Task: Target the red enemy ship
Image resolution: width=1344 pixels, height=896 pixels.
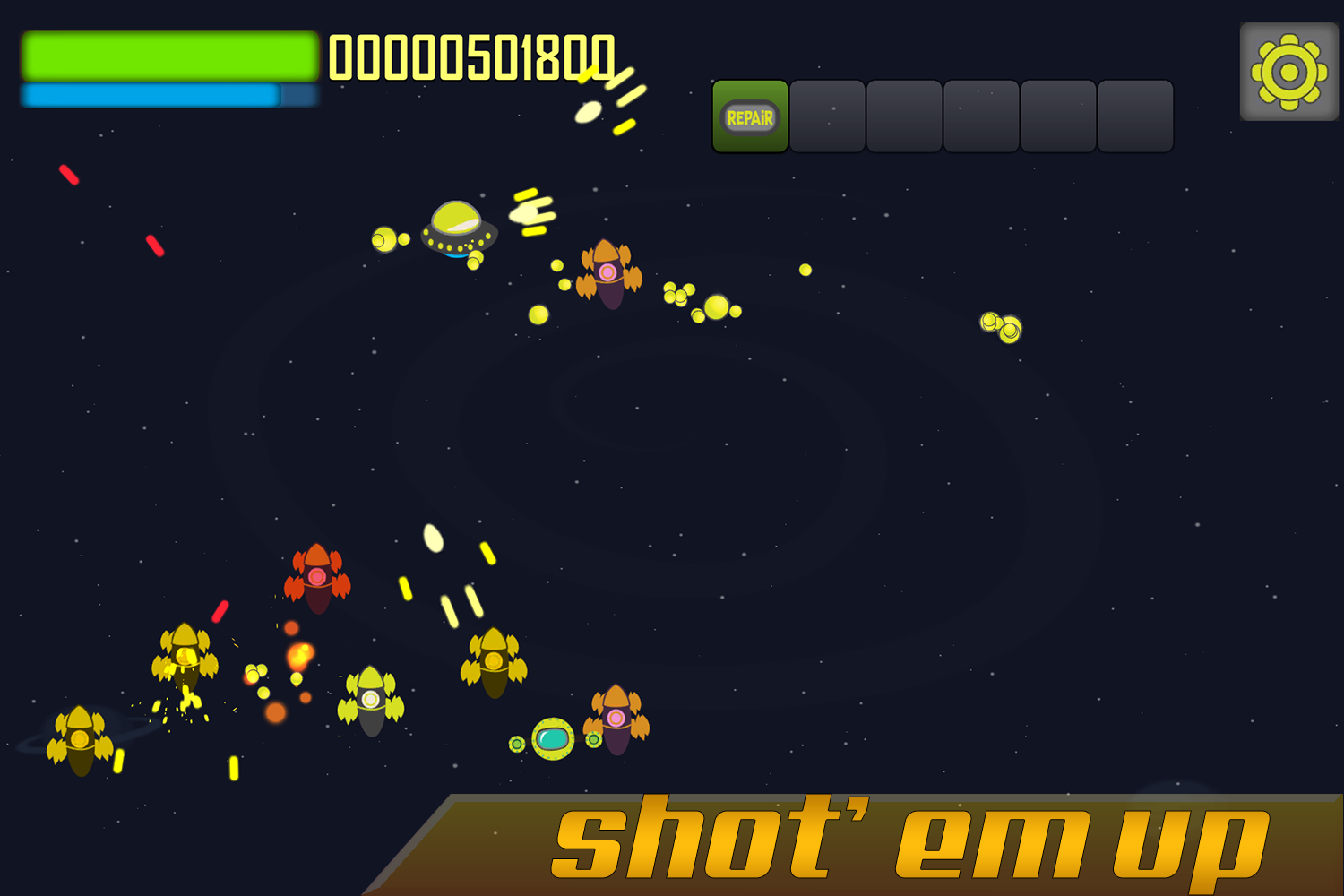Action: 318,578
